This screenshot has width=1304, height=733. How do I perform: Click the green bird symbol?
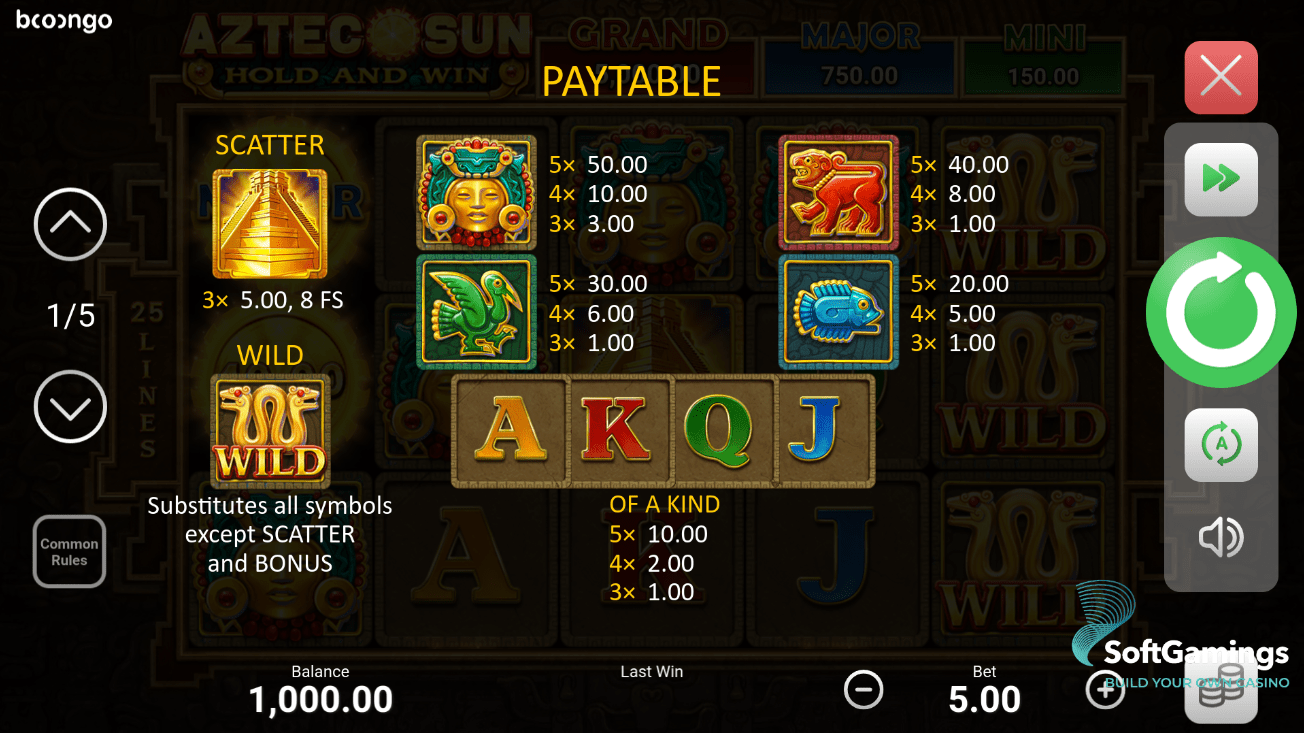point(476,310)
